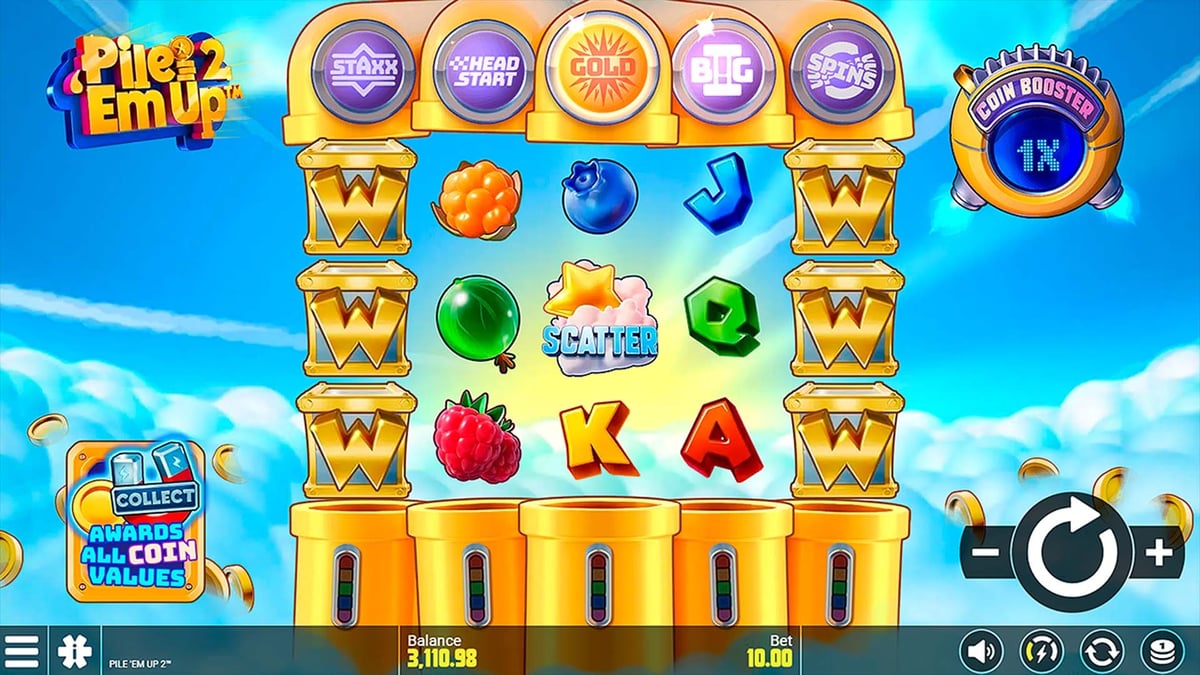Enable turbo spin with the lightning gauge icon
1200x675 pixels.
click(1040, 652)
